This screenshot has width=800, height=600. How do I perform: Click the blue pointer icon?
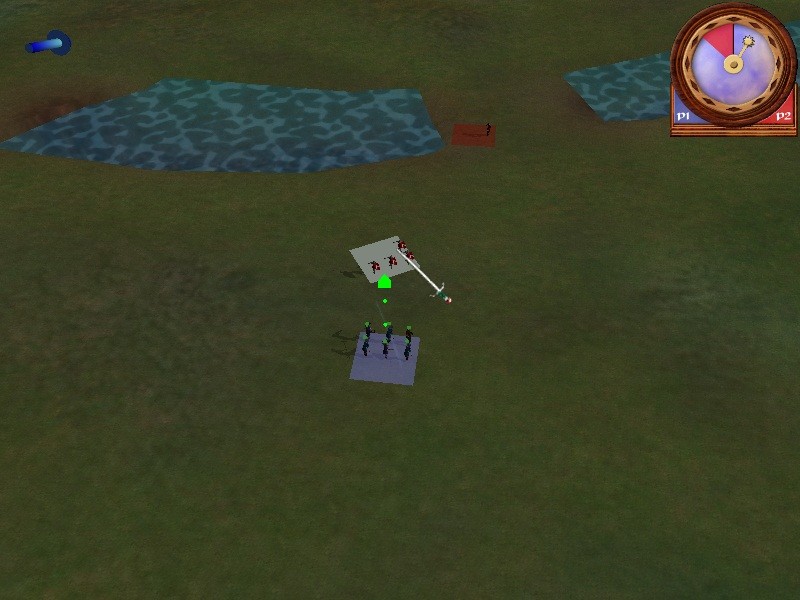tap(49, 44)
